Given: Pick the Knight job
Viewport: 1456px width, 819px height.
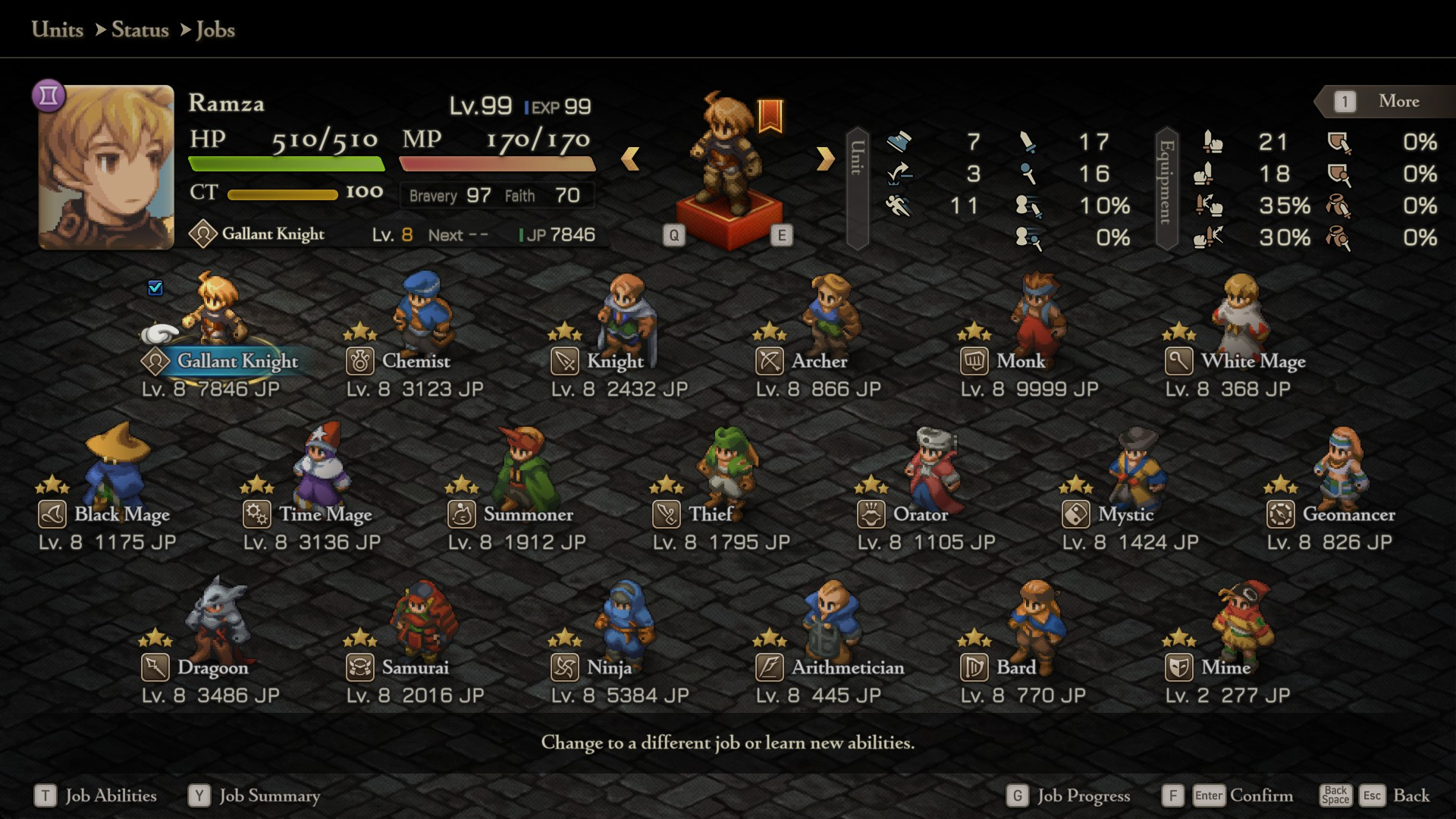Looking at the screenshot, I should (x=614, y=360).
